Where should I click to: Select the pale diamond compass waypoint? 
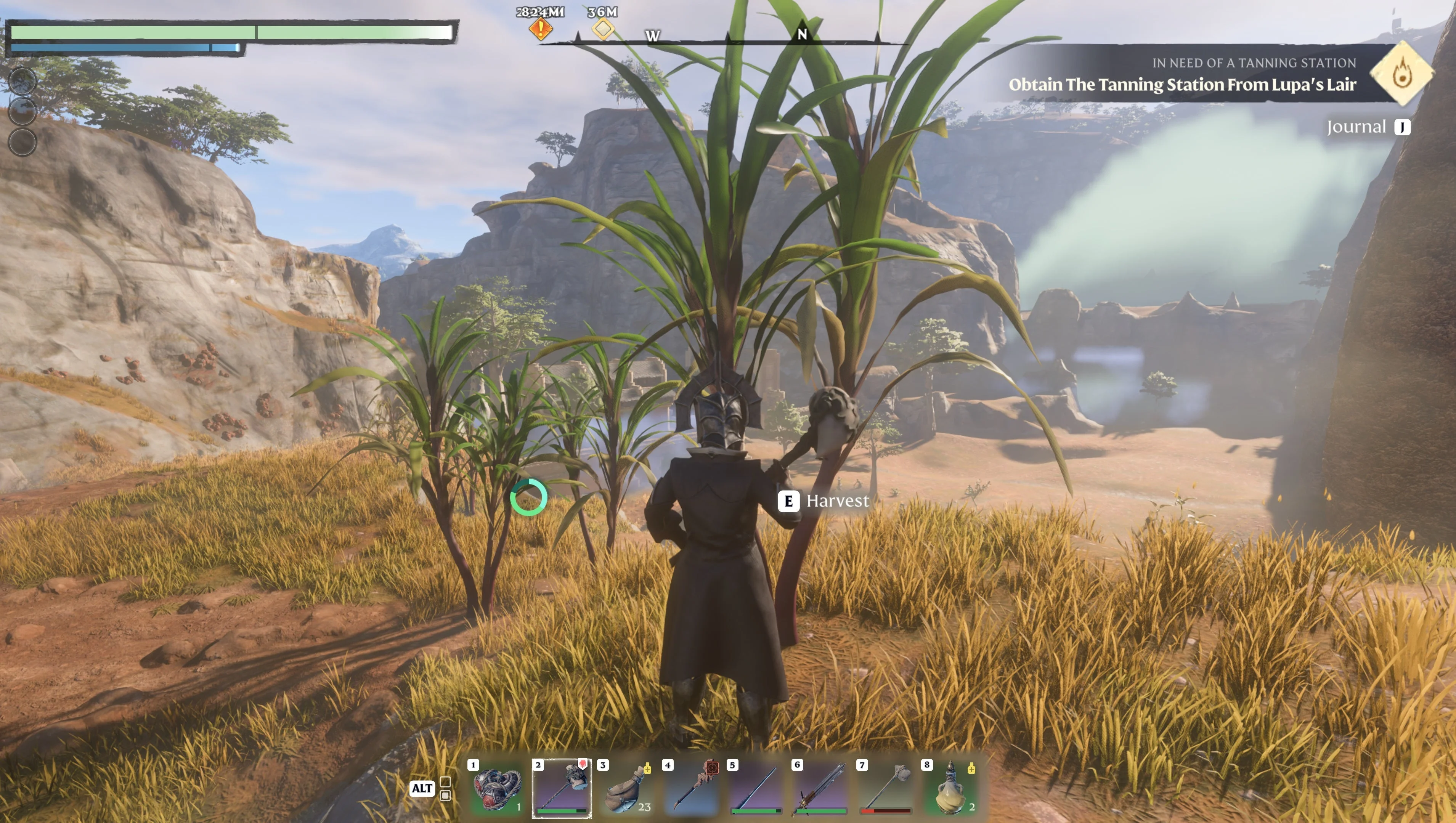coord(603,28)
